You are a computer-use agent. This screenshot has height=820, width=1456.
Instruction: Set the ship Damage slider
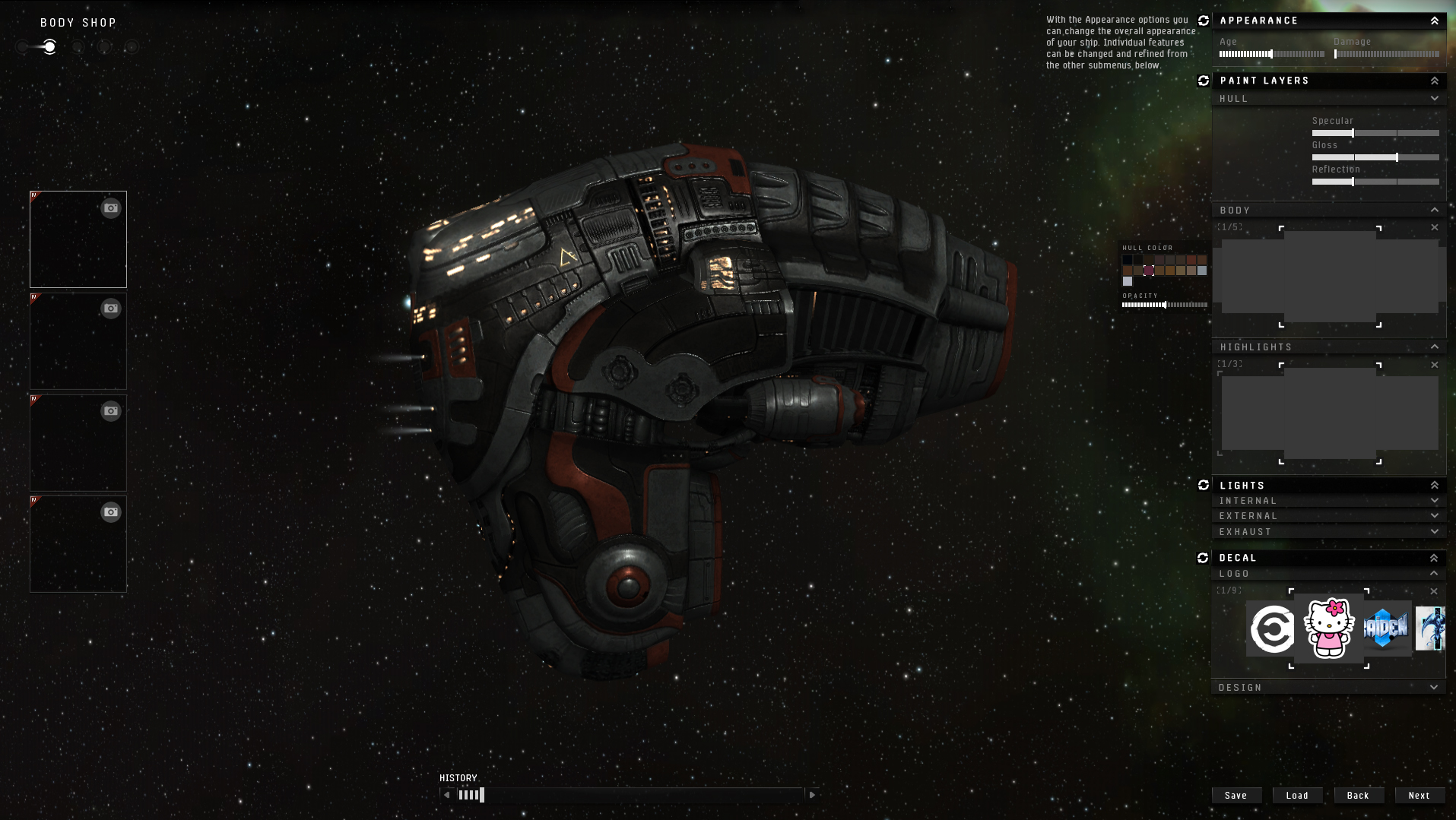(x=1336, y=54)
